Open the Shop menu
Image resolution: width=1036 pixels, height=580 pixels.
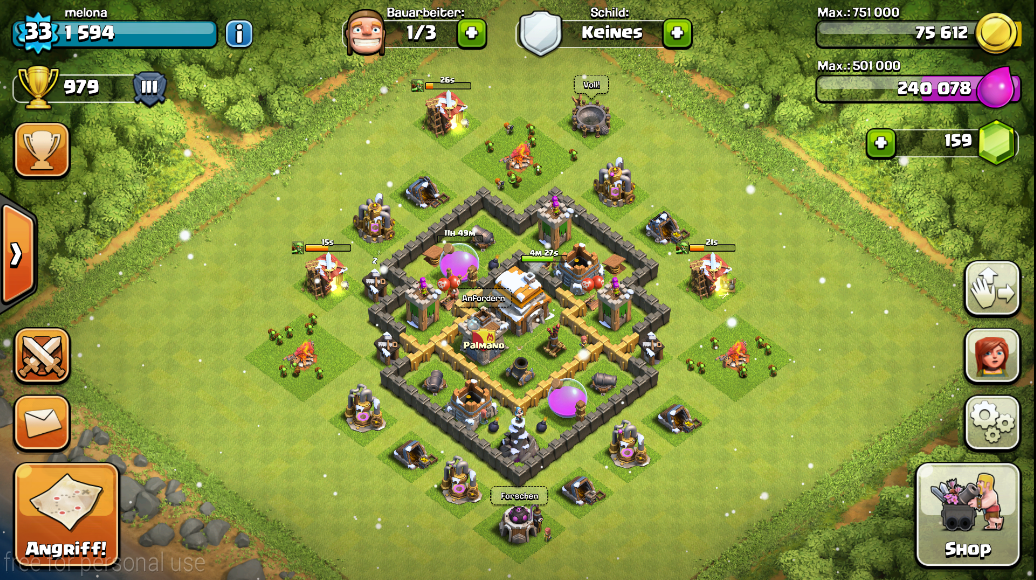click(x=966, y=515)
